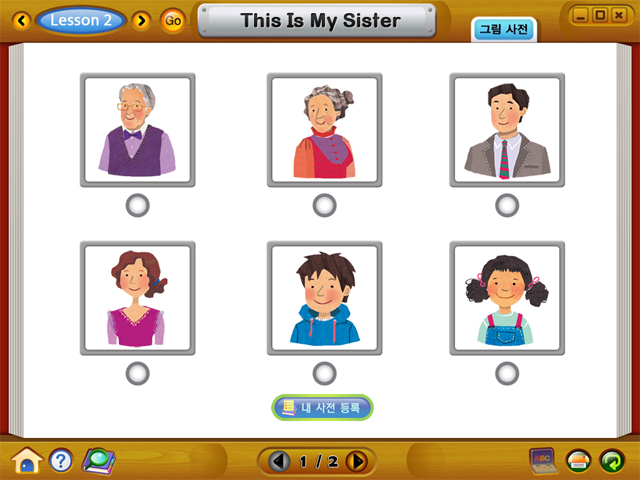Pick the girl with pigtails card
Screen dimensions: 640x480
click(507, 297)
